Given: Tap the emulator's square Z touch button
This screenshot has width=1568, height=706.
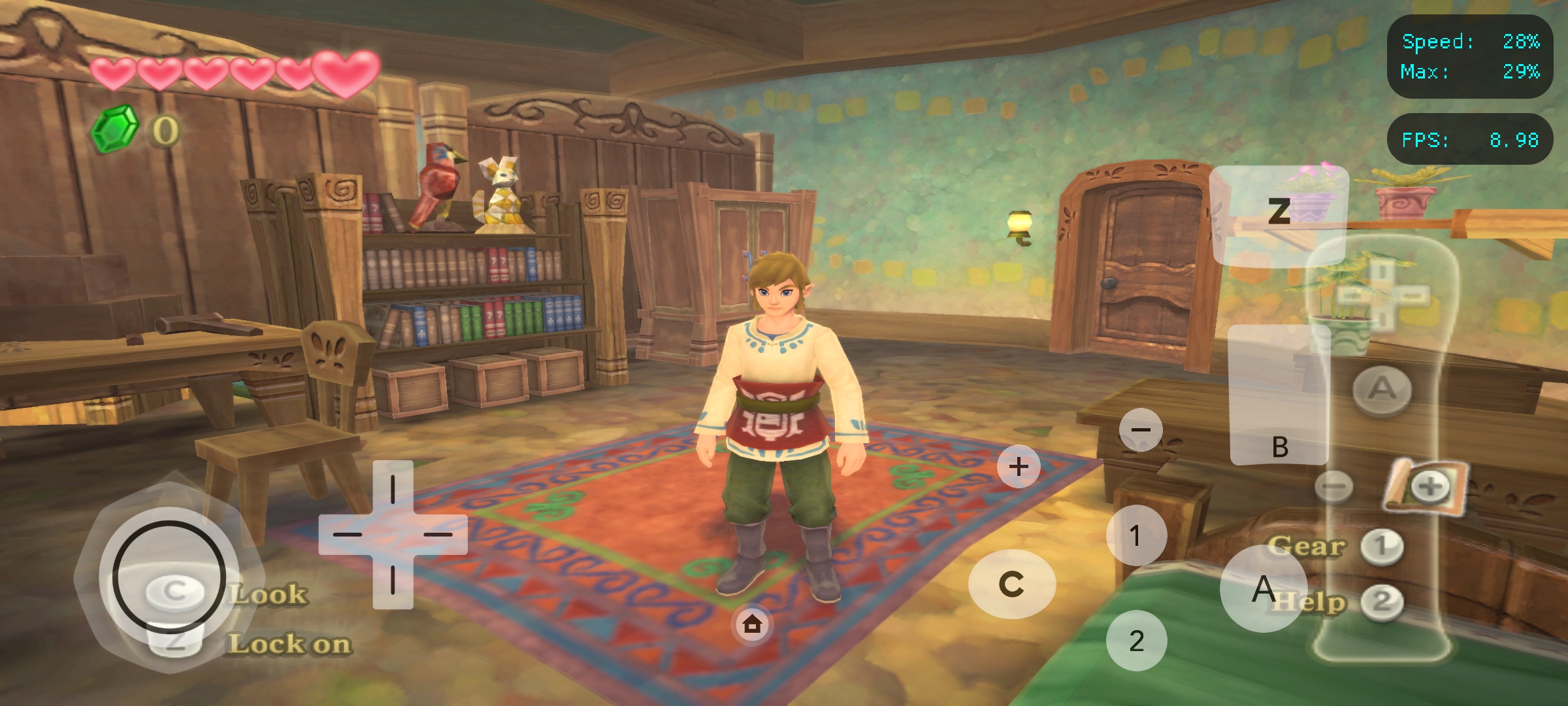Looking at the screenshot, I should pyautogui.click(x=1279, y=213).
